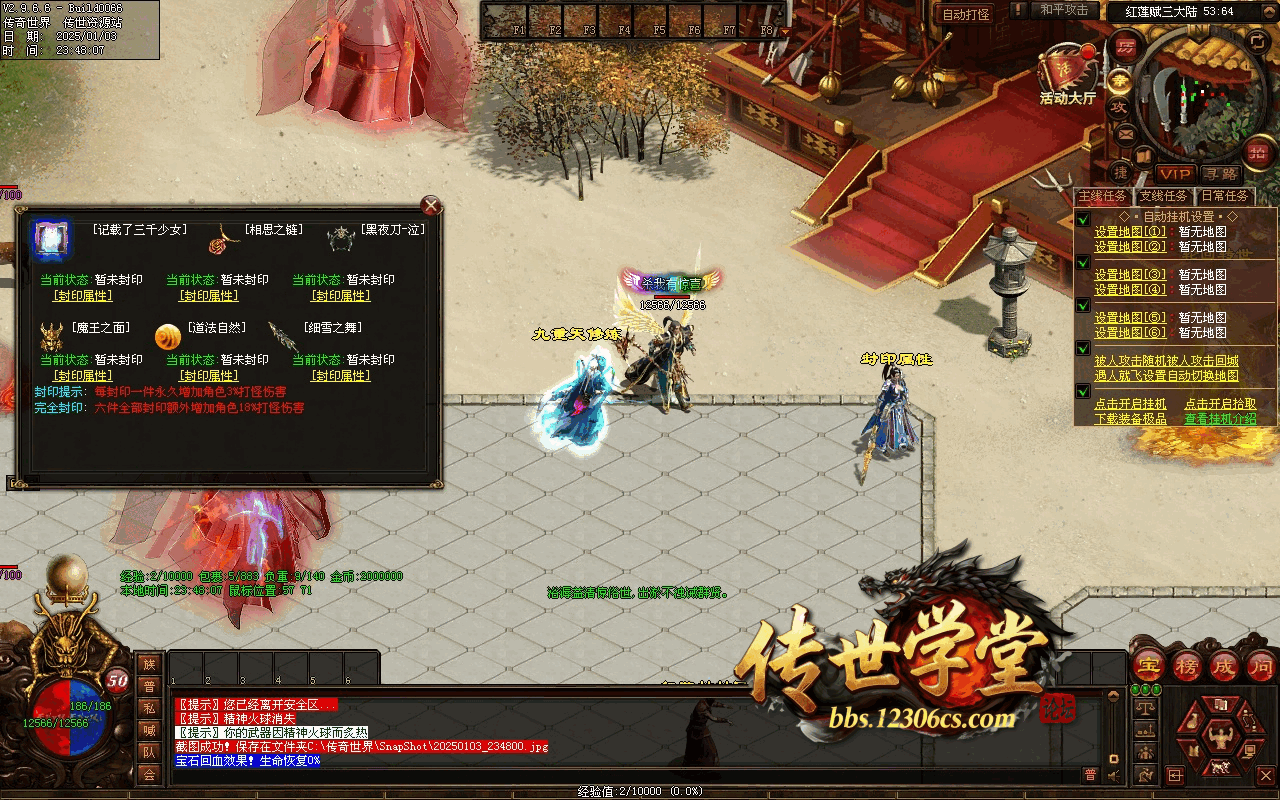Open the 榜 rankings button
This screenshot has width=1280, height=800.
click(x=1186, y=664)
